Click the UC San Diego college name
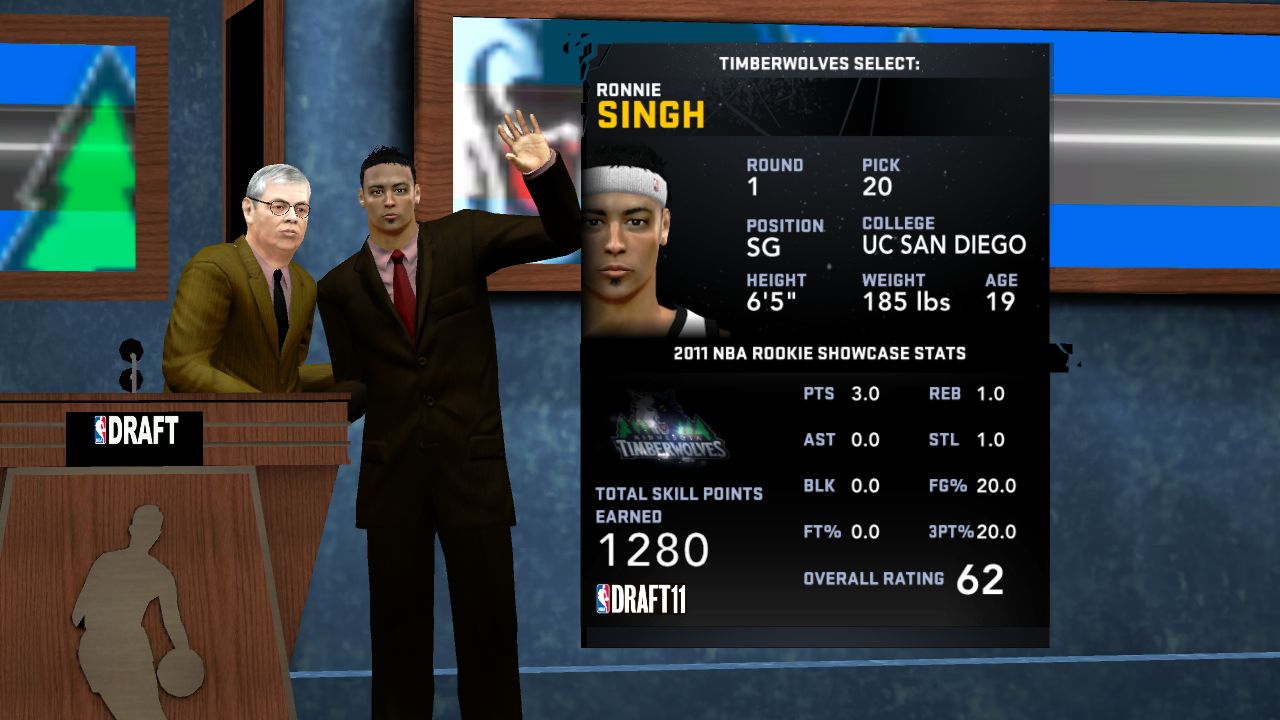This screenshot has height=720, width=1280. coord(943,245)
